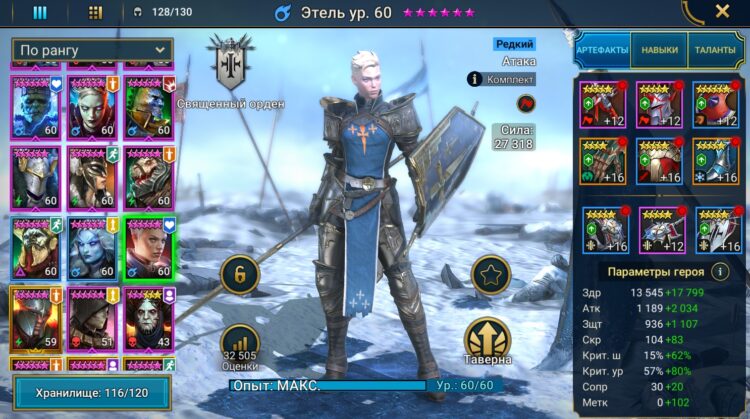This screenshot has width=750, height=419.
Task: Close the champion screen with the X
Action: click(x=722, y=12)
